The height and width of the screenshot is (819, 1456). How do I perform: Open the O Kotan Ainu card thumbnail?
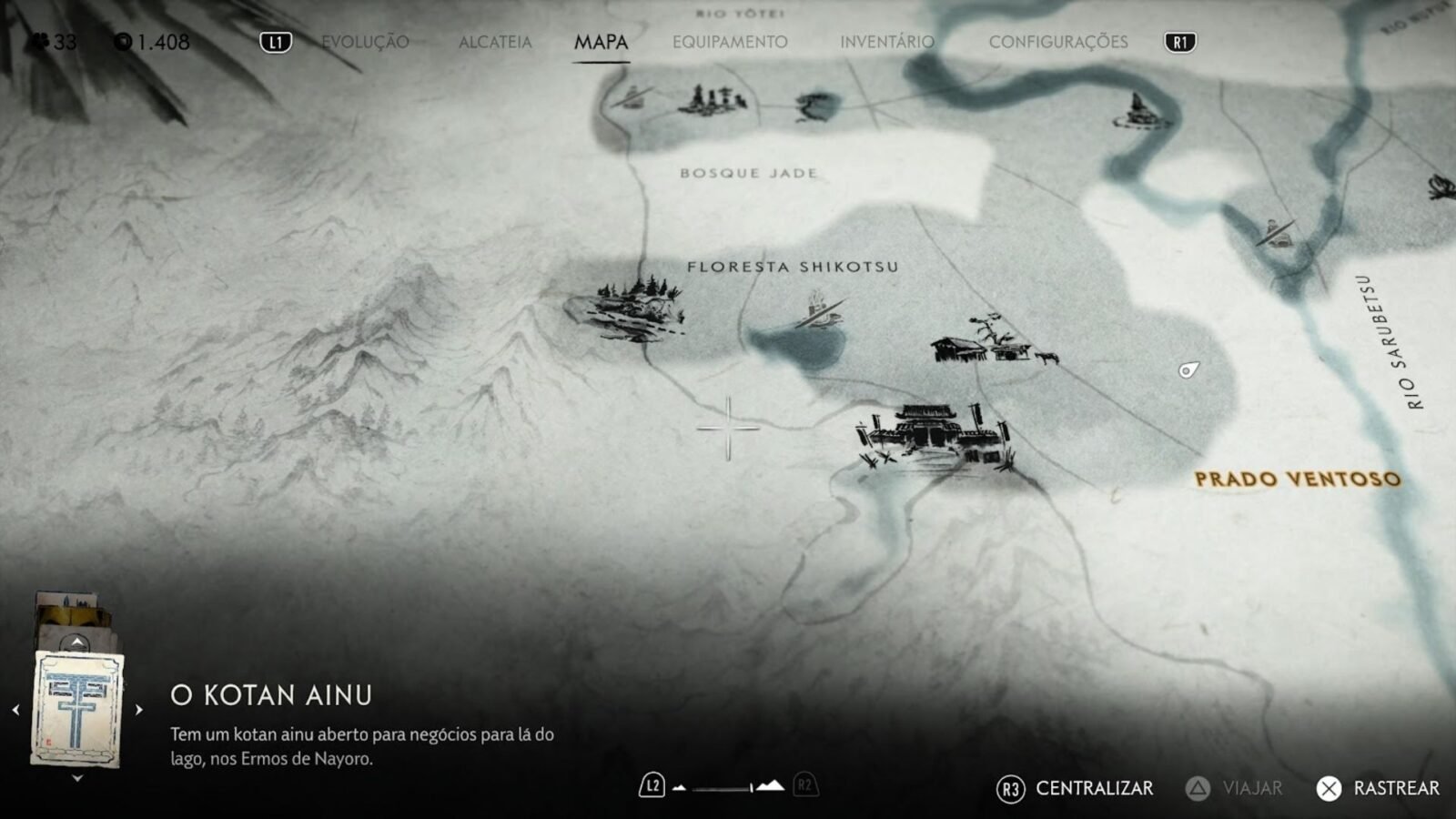pyautogui.click(x=77, y=710)
